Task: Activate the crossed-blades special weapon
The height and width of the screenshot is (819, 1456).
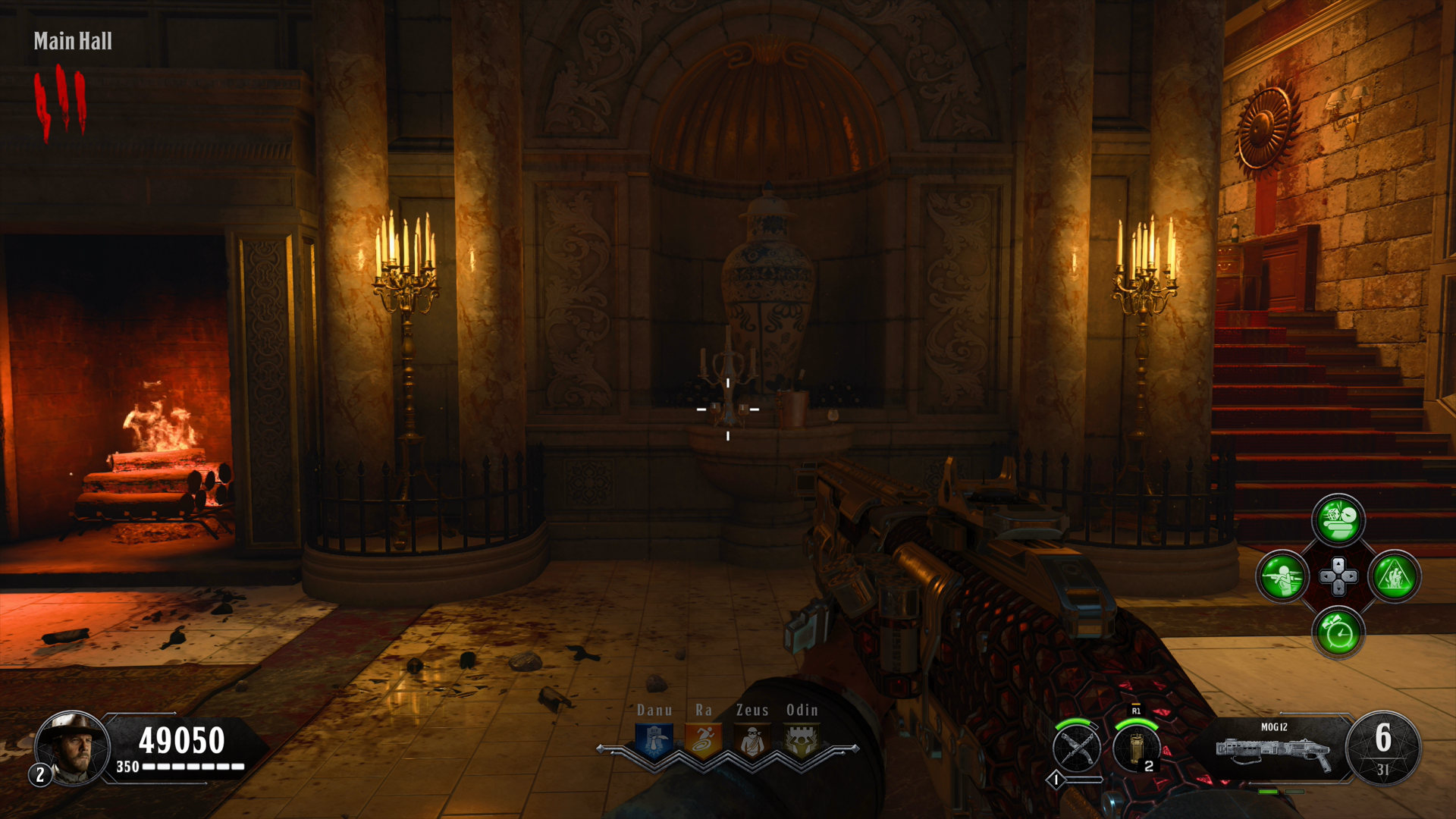Action: 1077,748
